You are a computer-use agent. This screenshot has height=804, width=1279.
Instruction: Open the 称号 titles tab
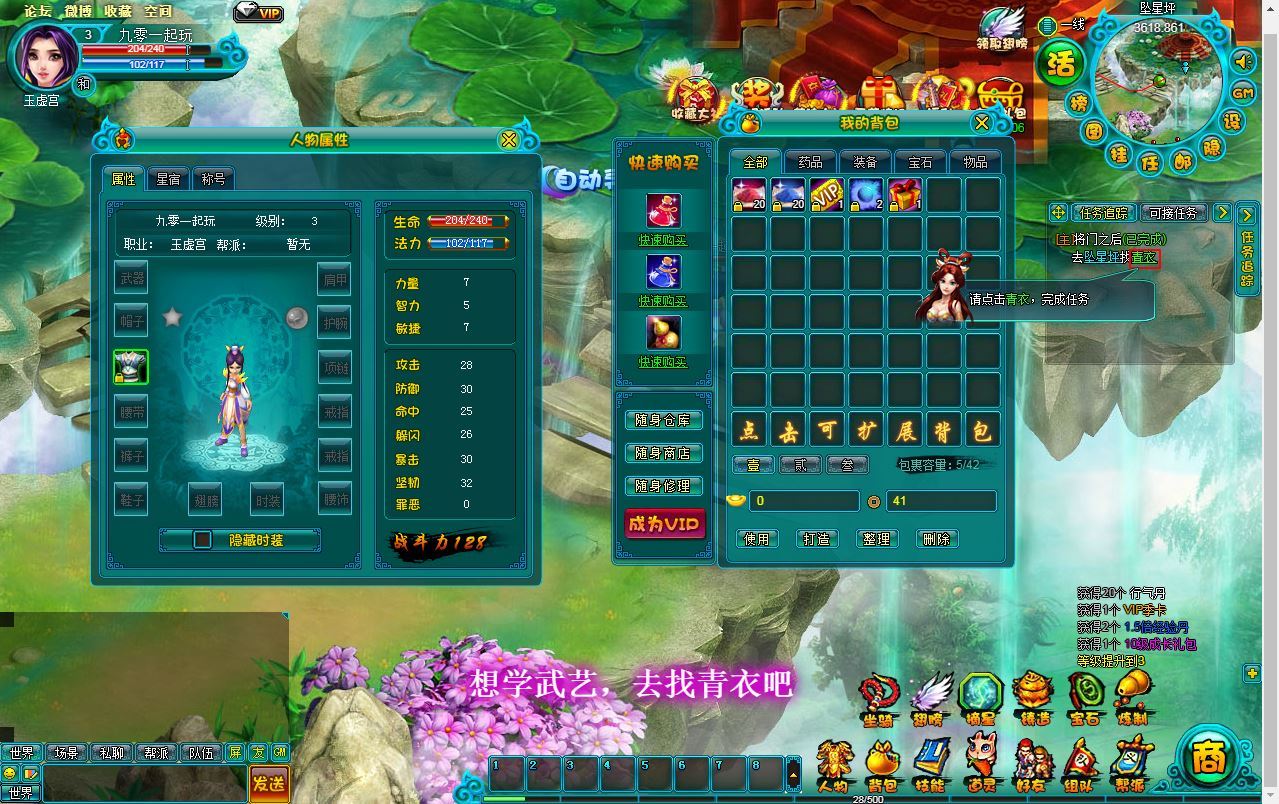(213, 179)
